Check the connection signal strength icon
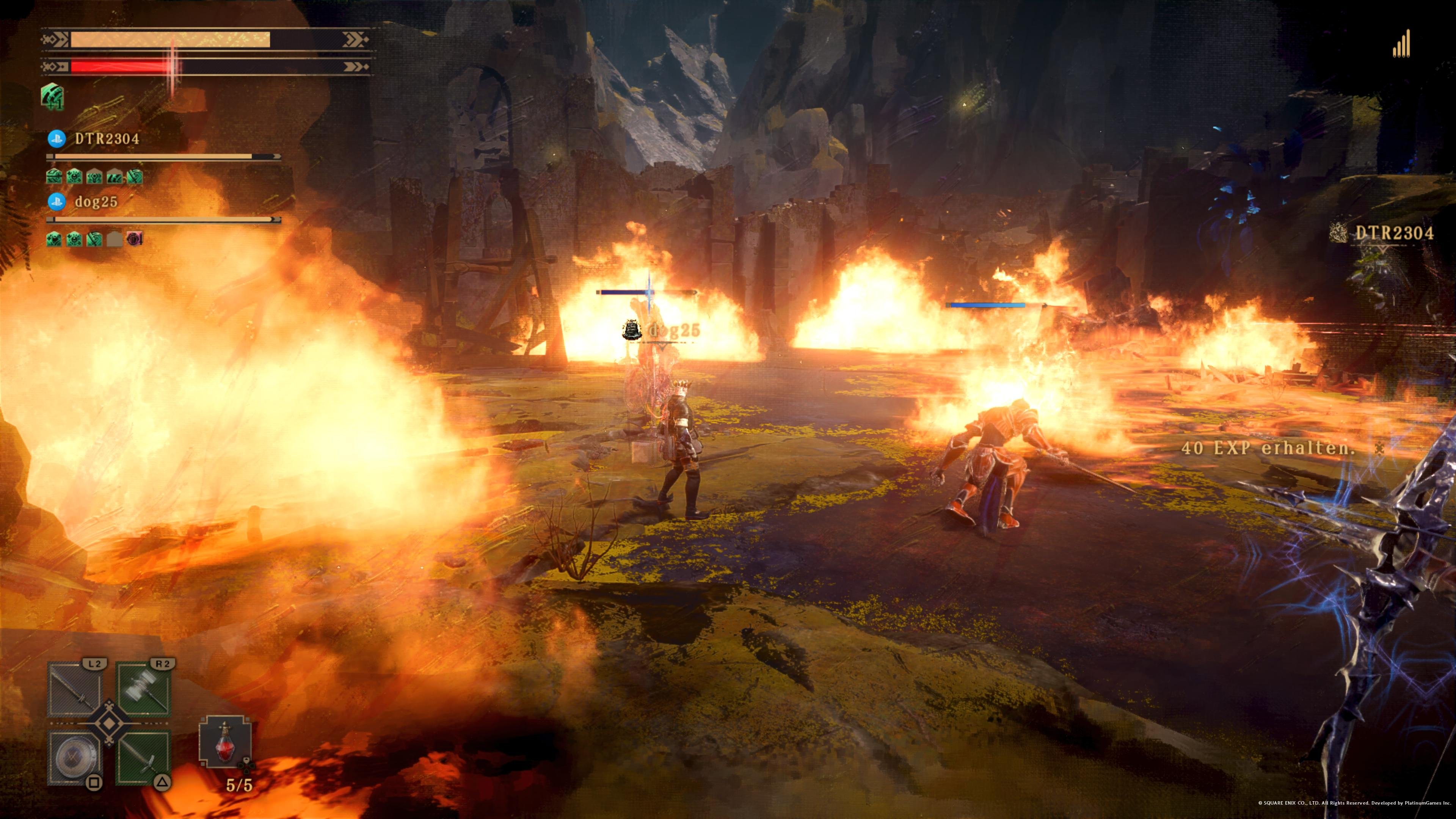The image size is (1456, 819). click(x=1401, y=44)
